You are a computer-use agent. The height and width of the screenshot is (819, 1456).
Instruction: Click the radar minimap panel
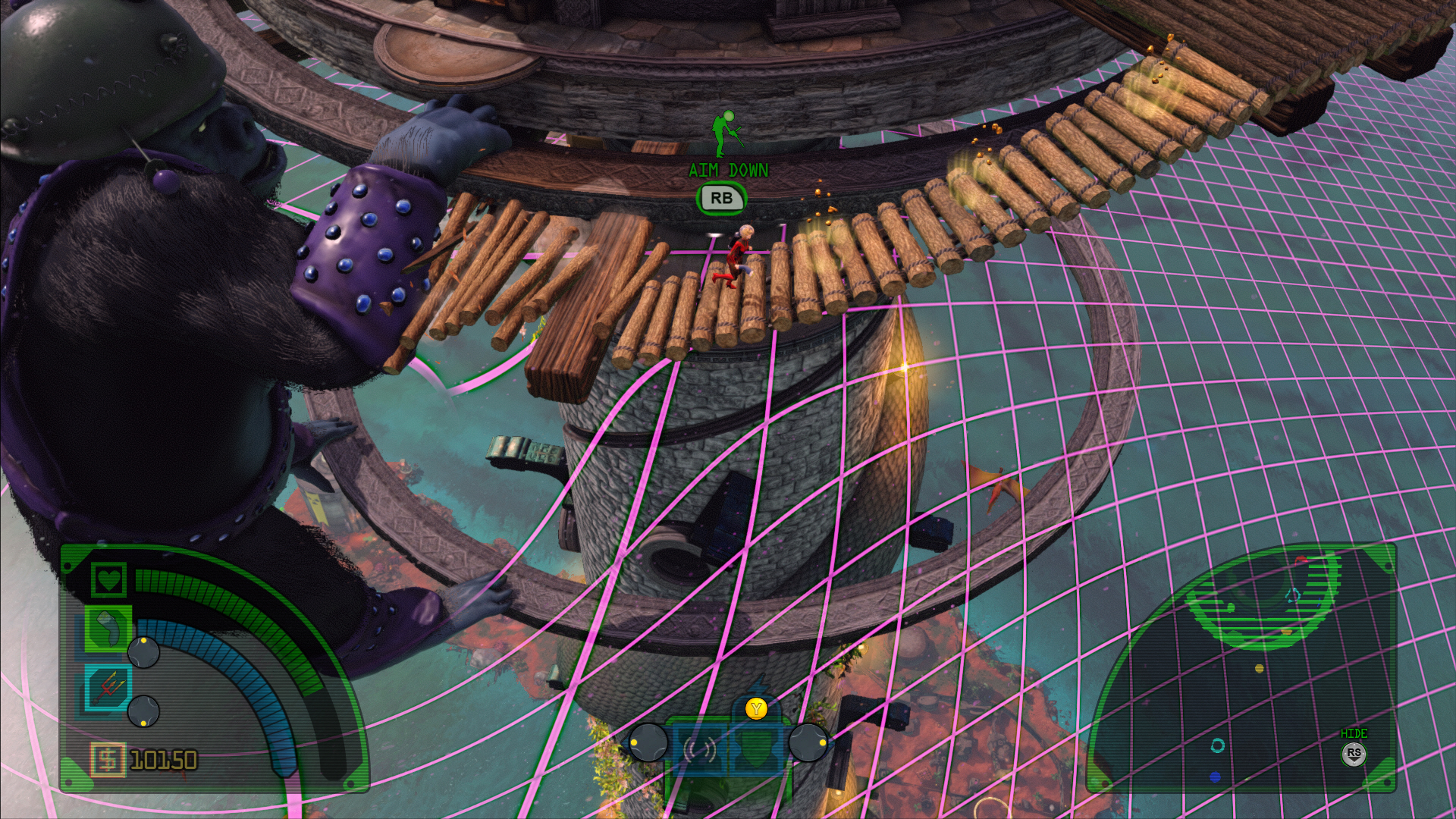1241,667
